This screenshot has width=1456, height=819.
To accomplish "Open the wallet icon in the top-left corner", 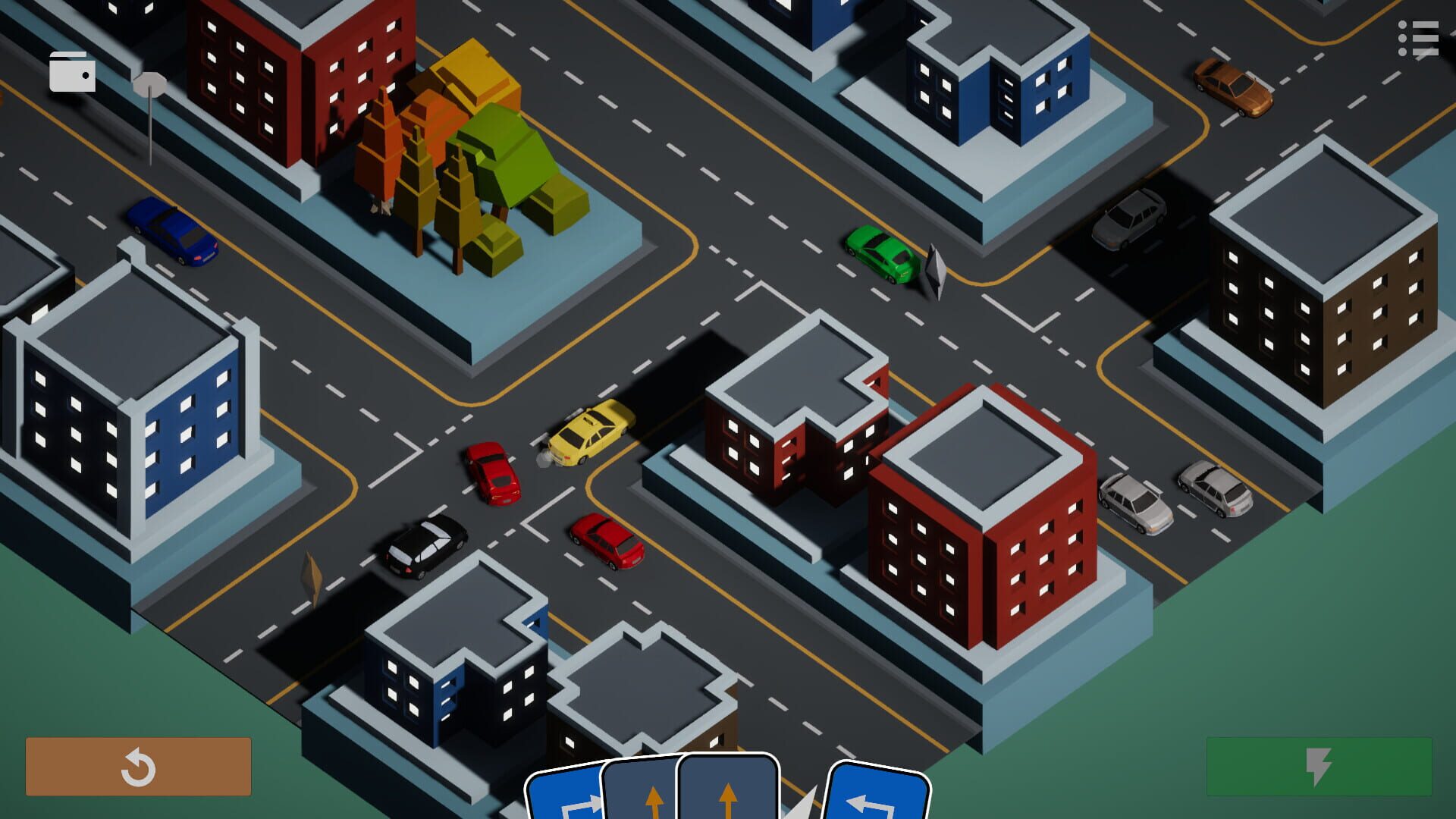I will click(73, 73).
